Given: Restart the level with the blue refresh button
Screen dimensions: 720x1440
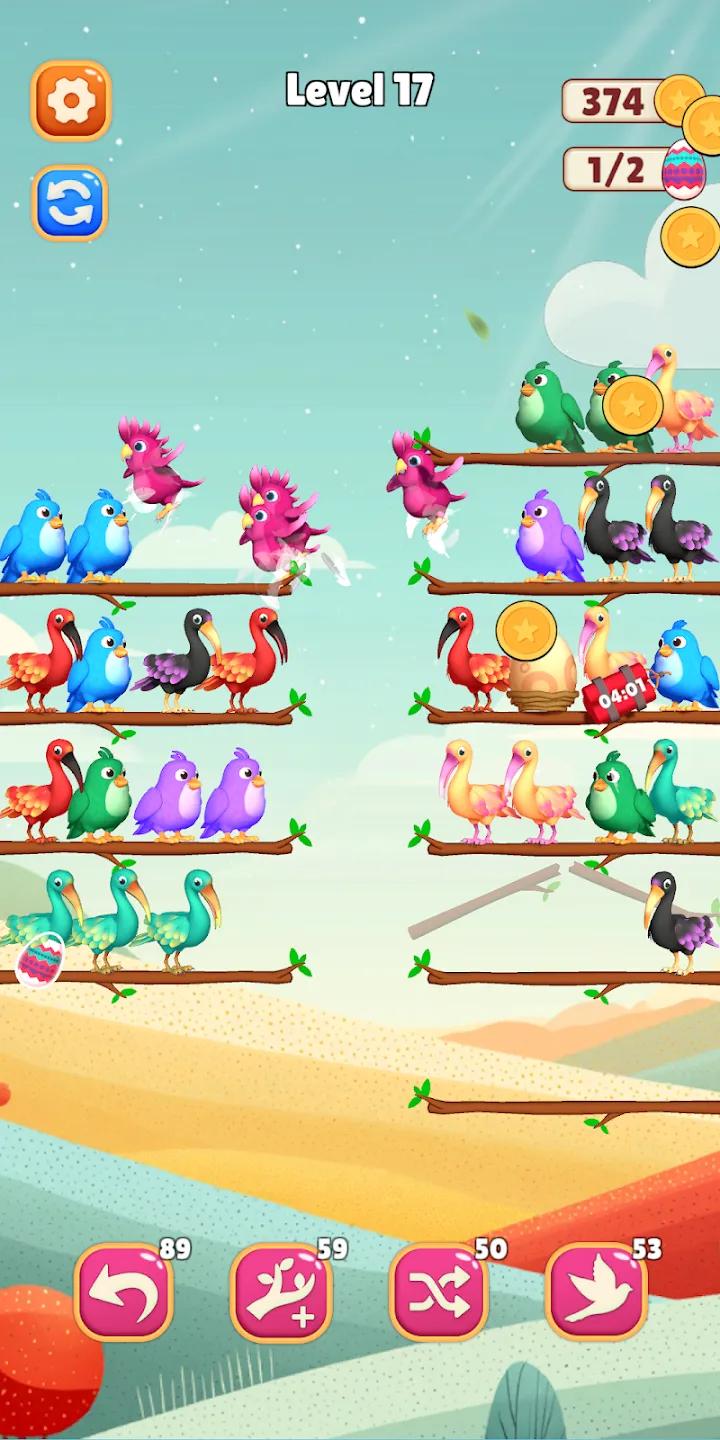Looking at the screenshot, I should [70, 203].
